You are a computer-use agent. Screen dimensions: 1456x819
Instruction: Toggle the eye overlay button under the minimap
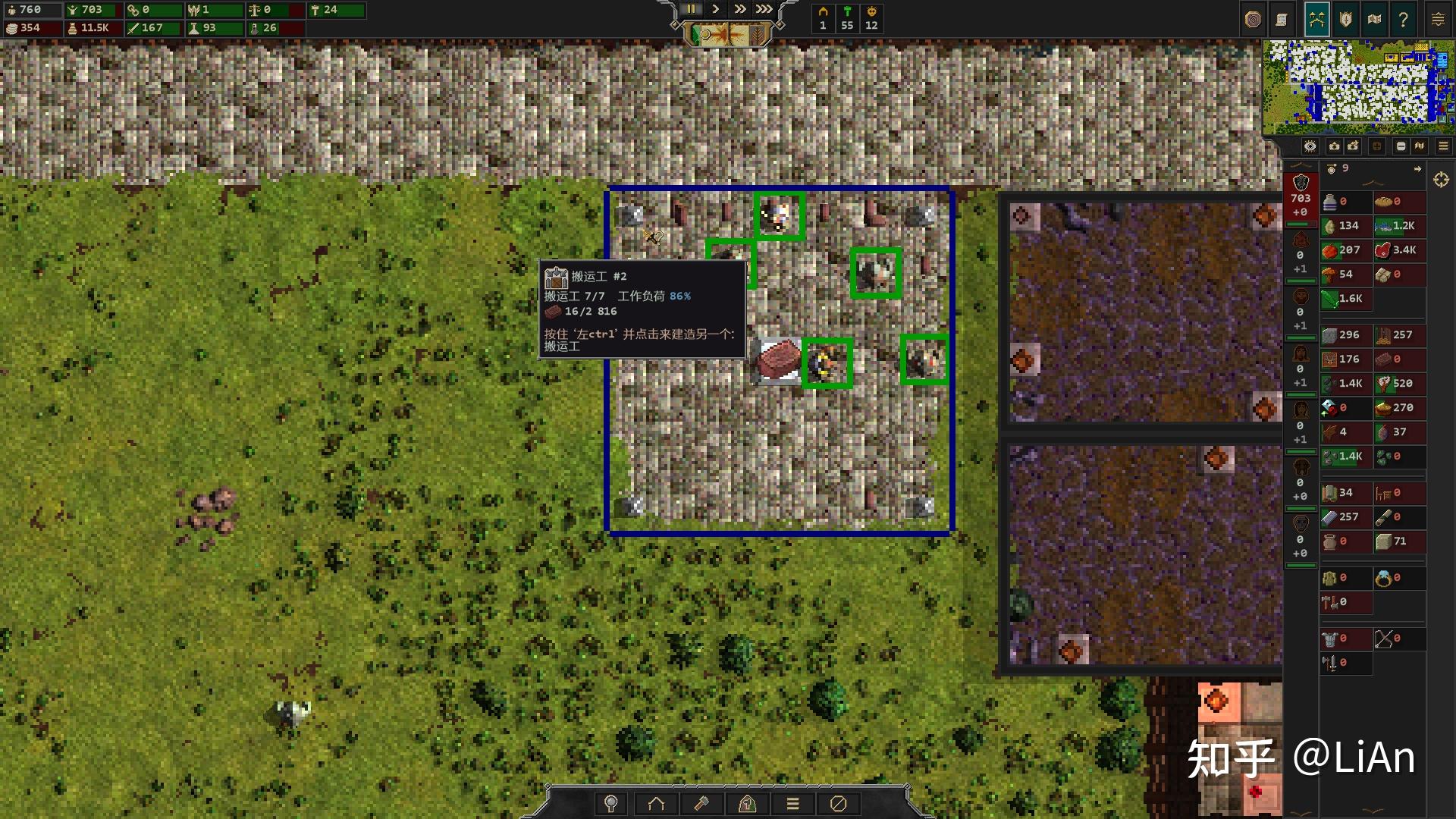click(x=1310, y=146)
